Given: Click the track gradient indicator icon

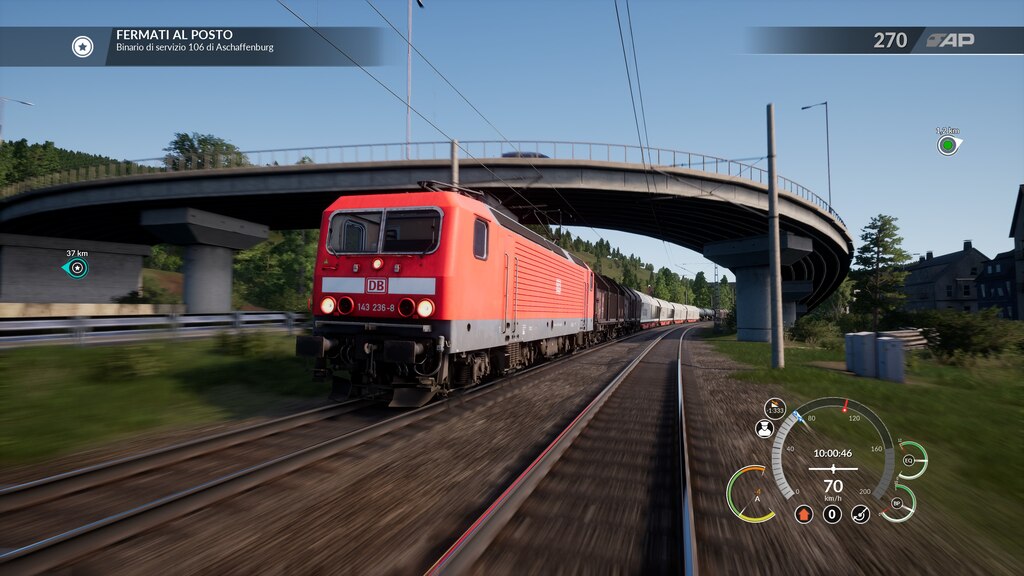Looking at the screenshot, I should point(775,408).
